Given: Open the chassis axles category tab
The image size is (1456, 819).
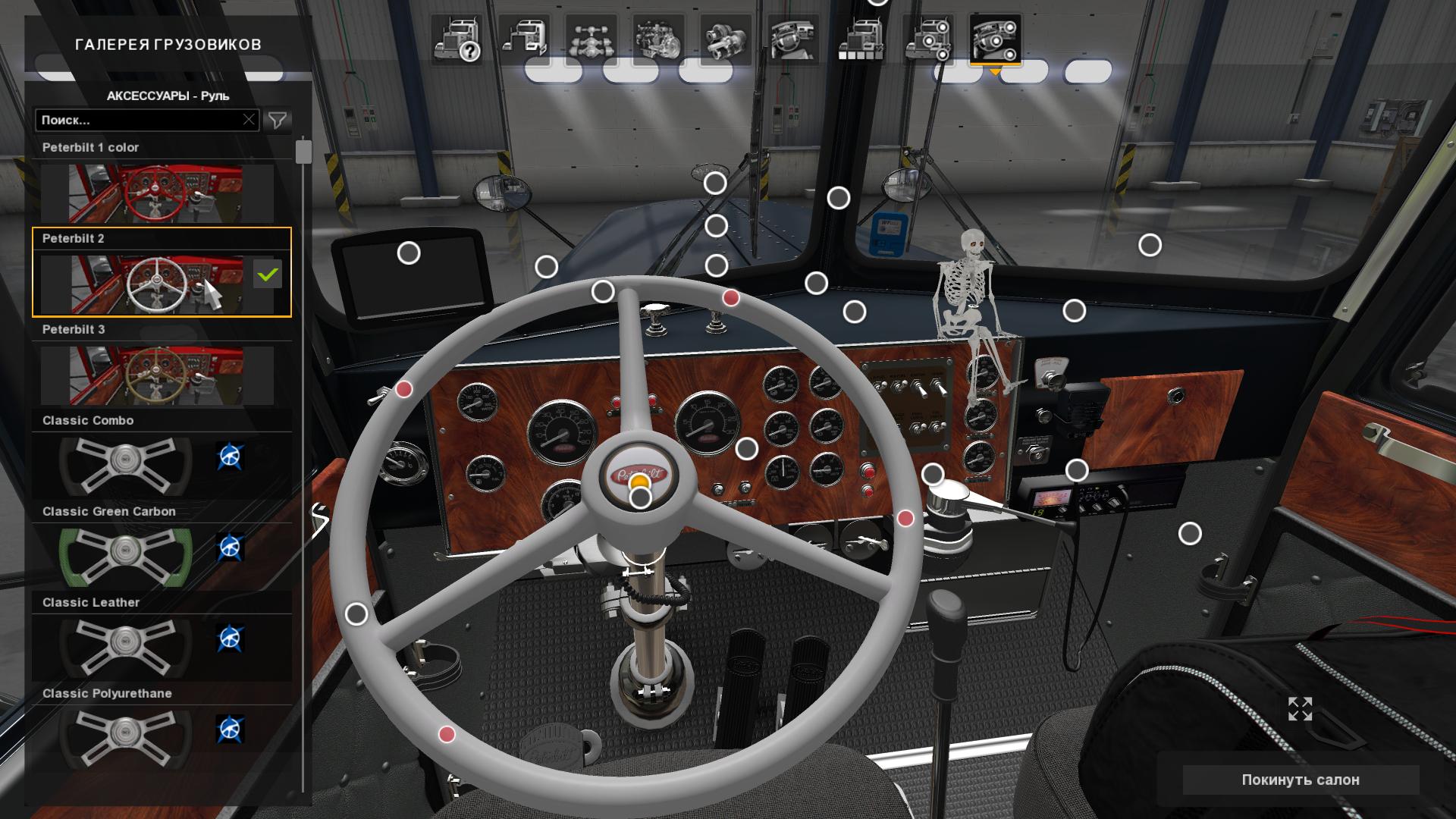Looking at the screenshot, I should (591, 39).
